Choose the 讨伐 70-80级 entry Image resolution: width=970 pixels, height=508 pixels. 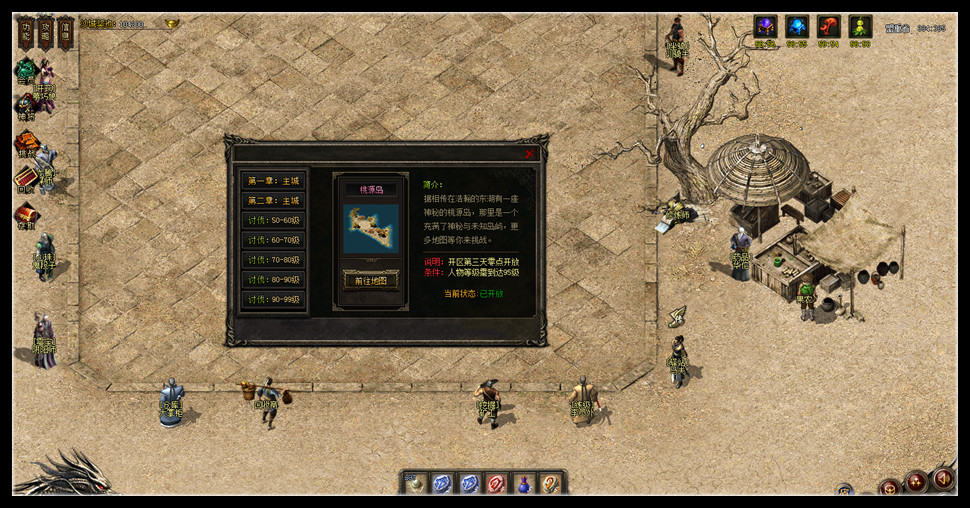[273, 260]
